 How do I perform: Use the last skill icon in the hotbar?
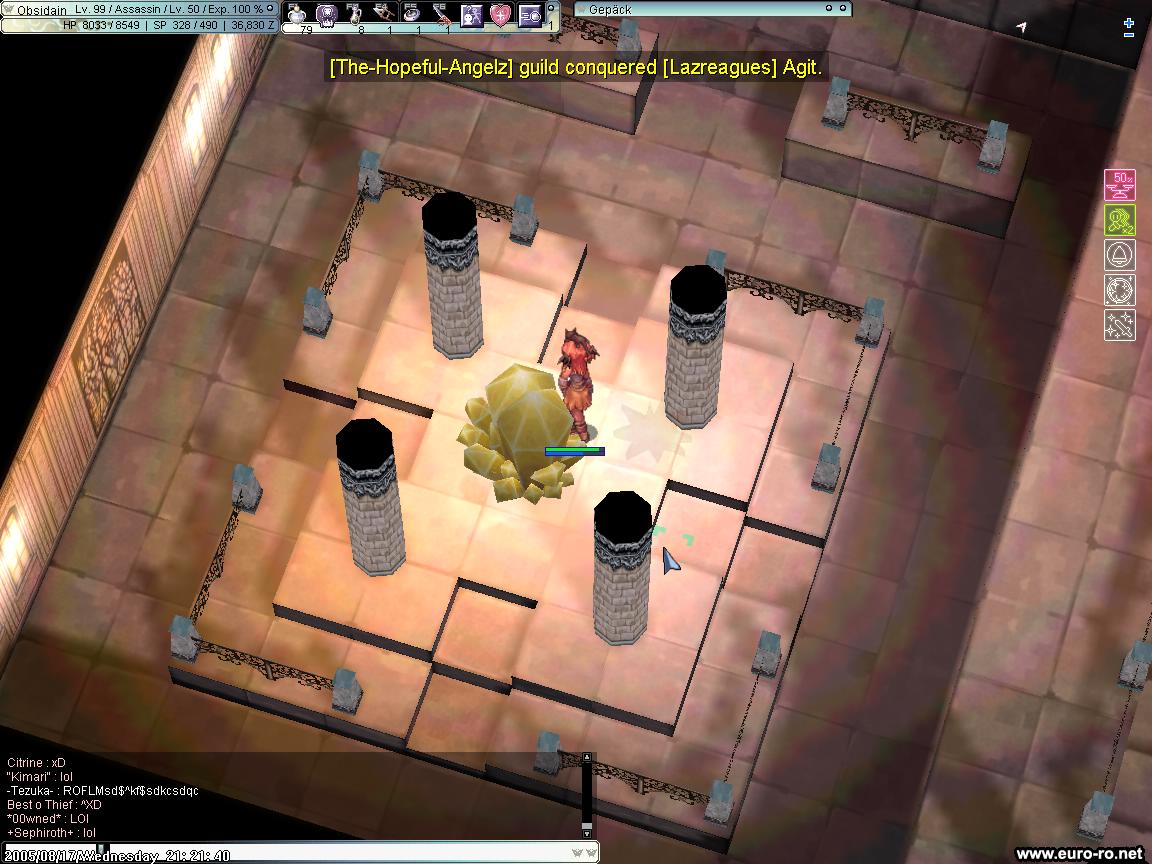(530, 14)
